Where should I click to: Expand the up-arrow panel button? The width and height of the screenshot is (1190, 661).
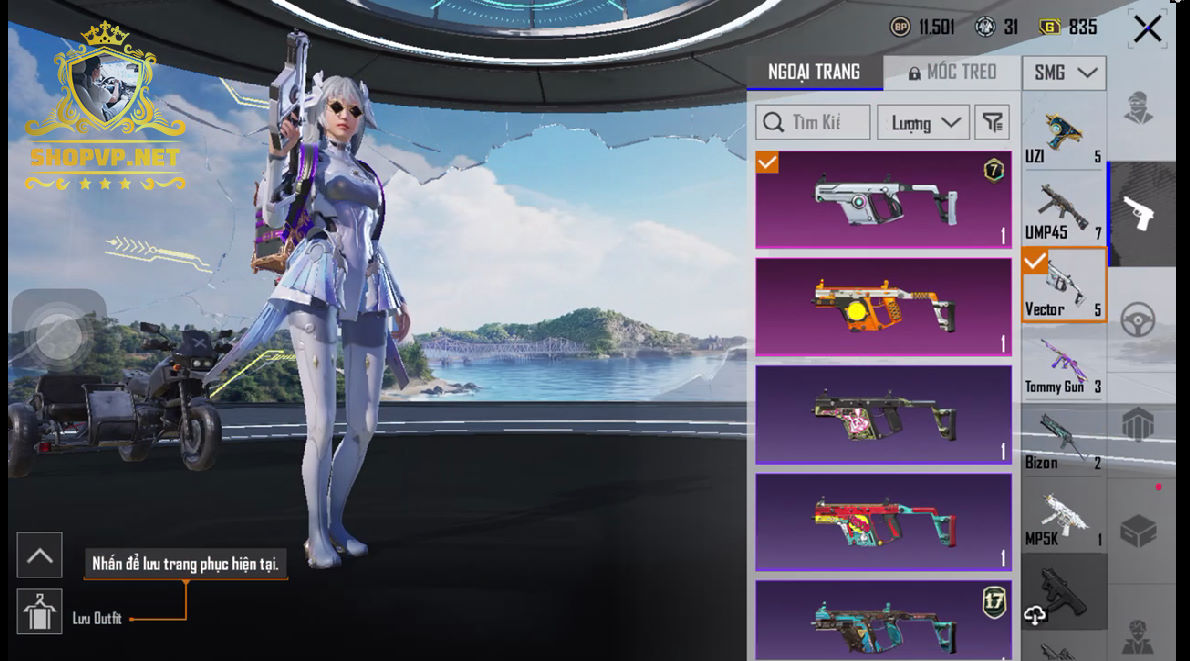40,556
